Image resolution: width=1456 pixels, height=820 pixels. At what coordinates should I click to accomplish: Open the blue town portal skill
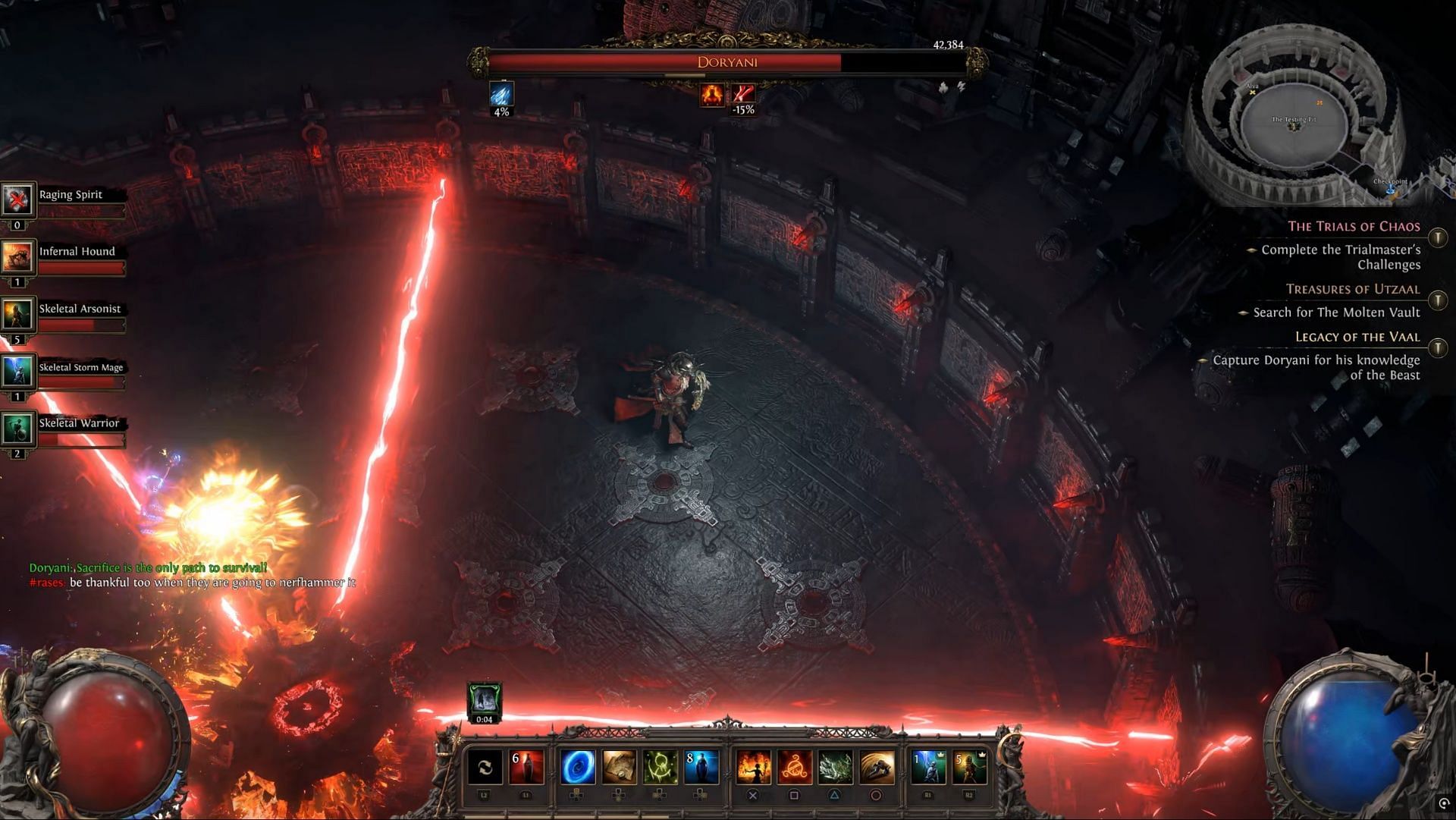(x=577, y=767)
